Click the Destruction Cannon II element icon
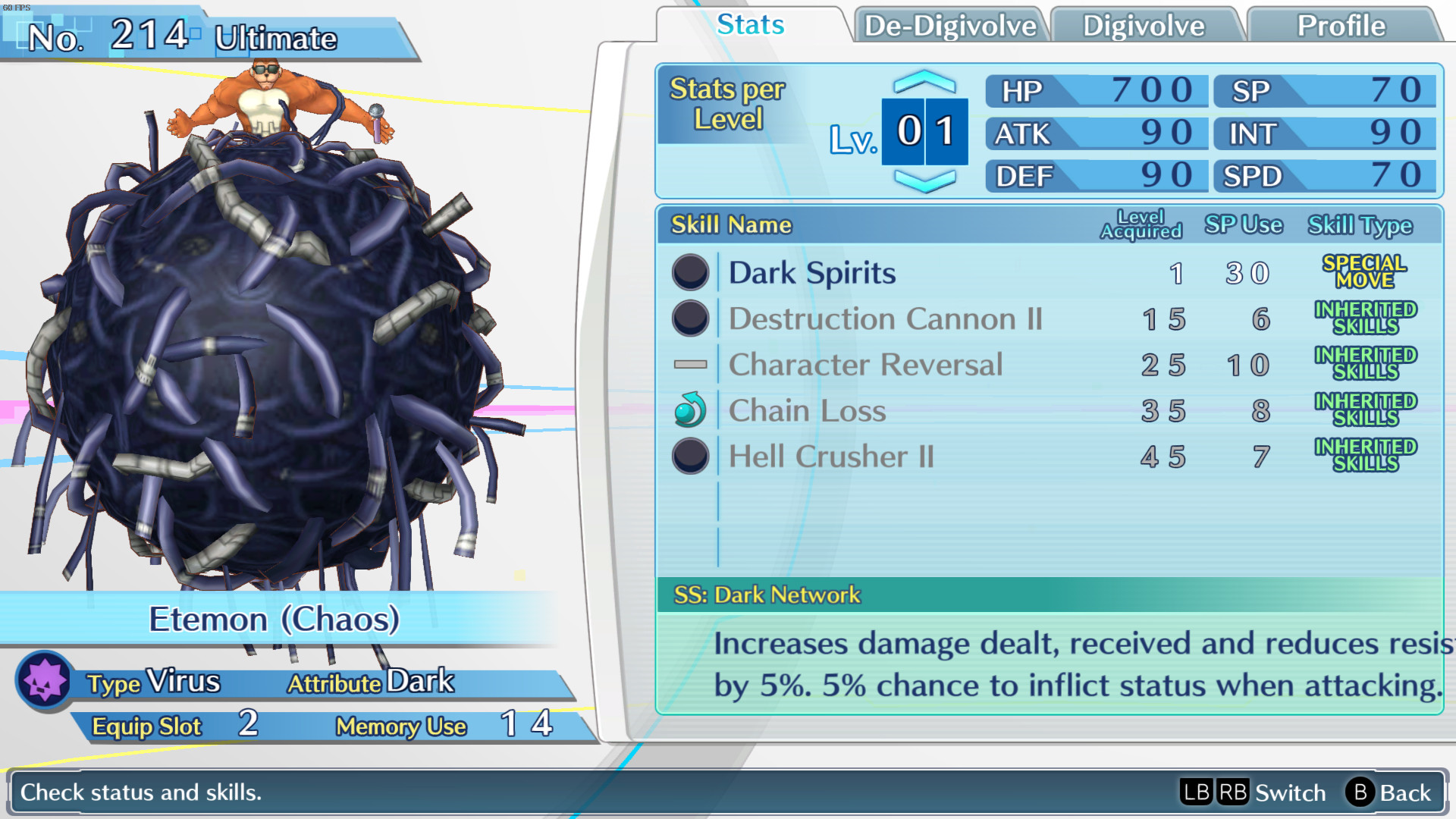The image size is (1456, 819). tap(689, 319)
